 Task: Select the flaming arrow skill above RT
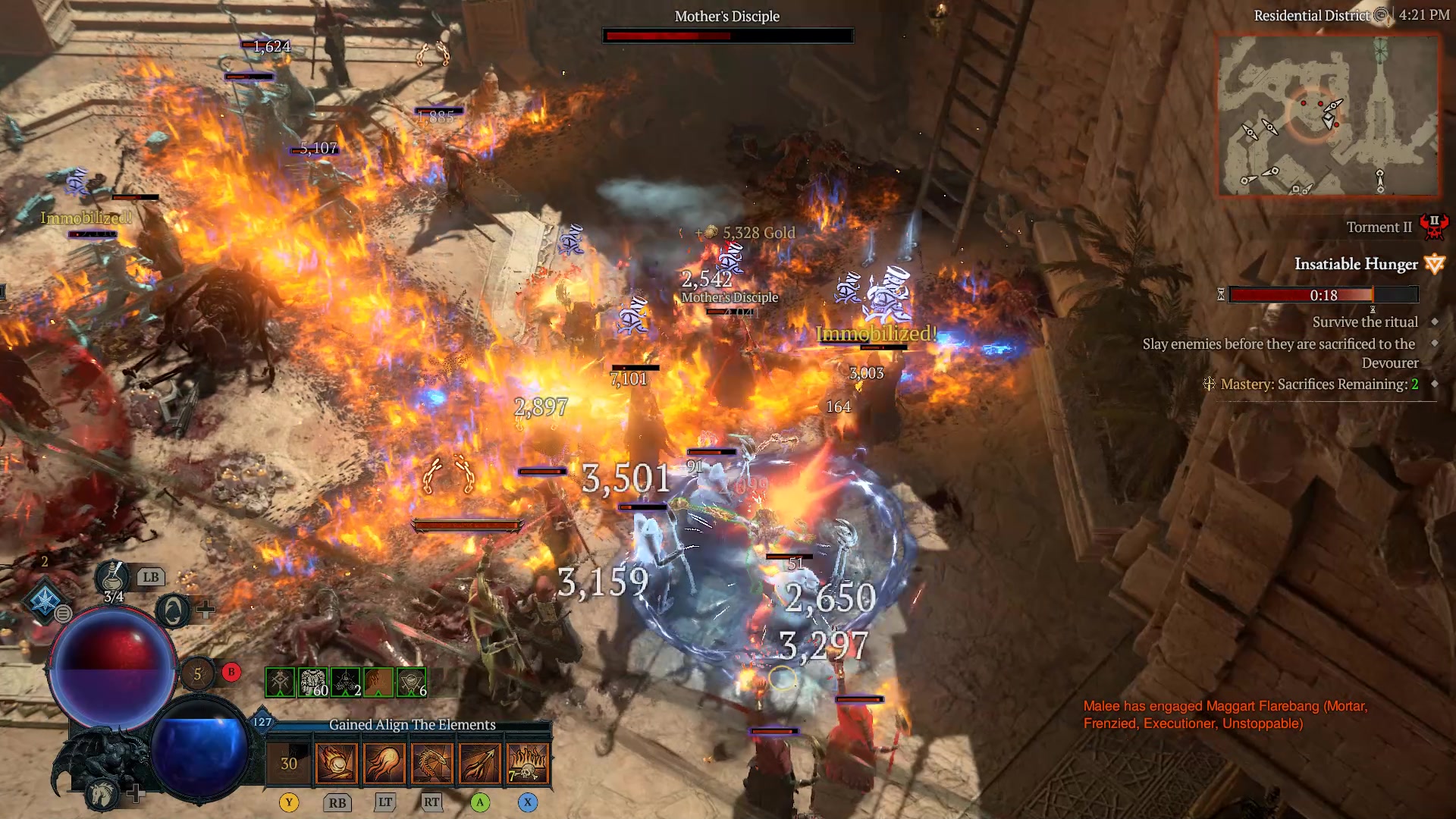click(x=480, y=764)
